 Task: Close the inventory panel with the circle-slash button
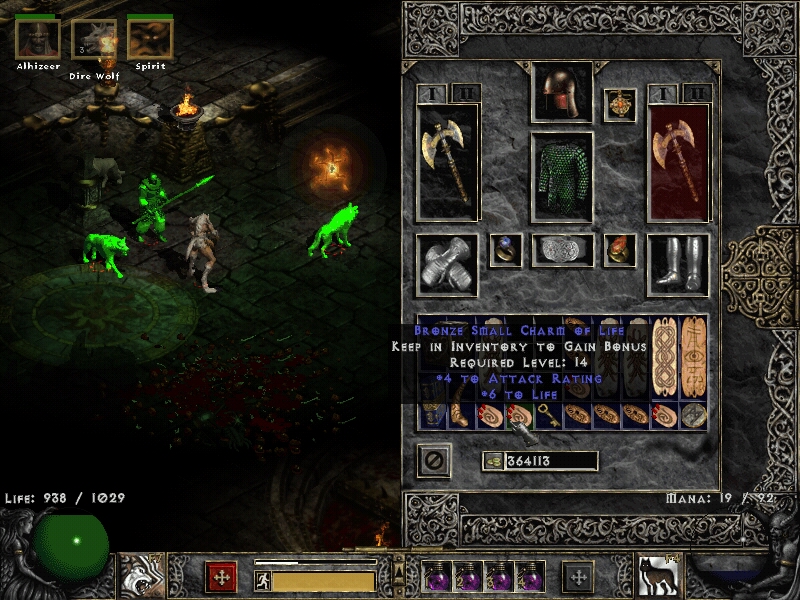click(433, 461)
